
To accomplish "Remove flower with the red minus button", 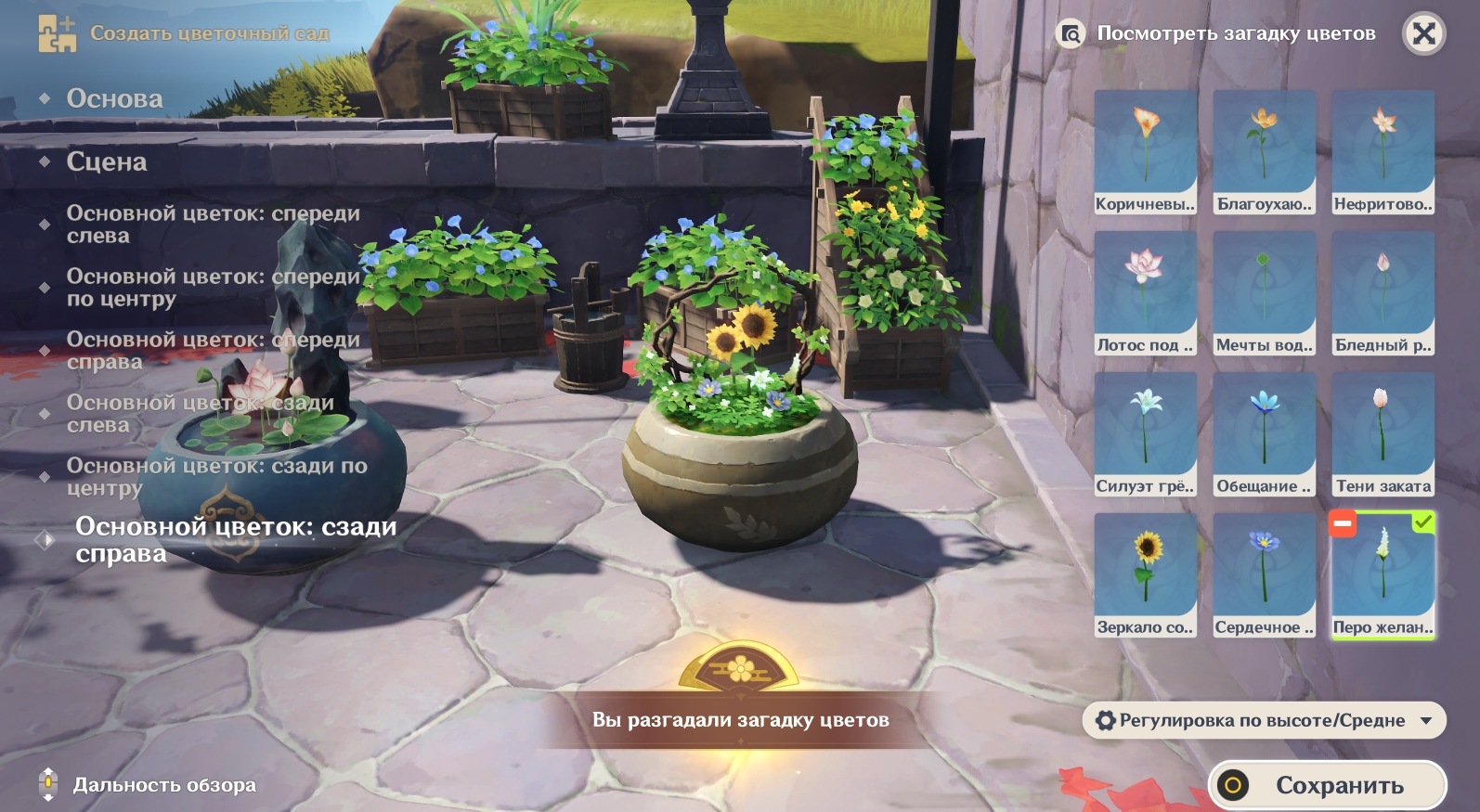I will pos(1343,523).
